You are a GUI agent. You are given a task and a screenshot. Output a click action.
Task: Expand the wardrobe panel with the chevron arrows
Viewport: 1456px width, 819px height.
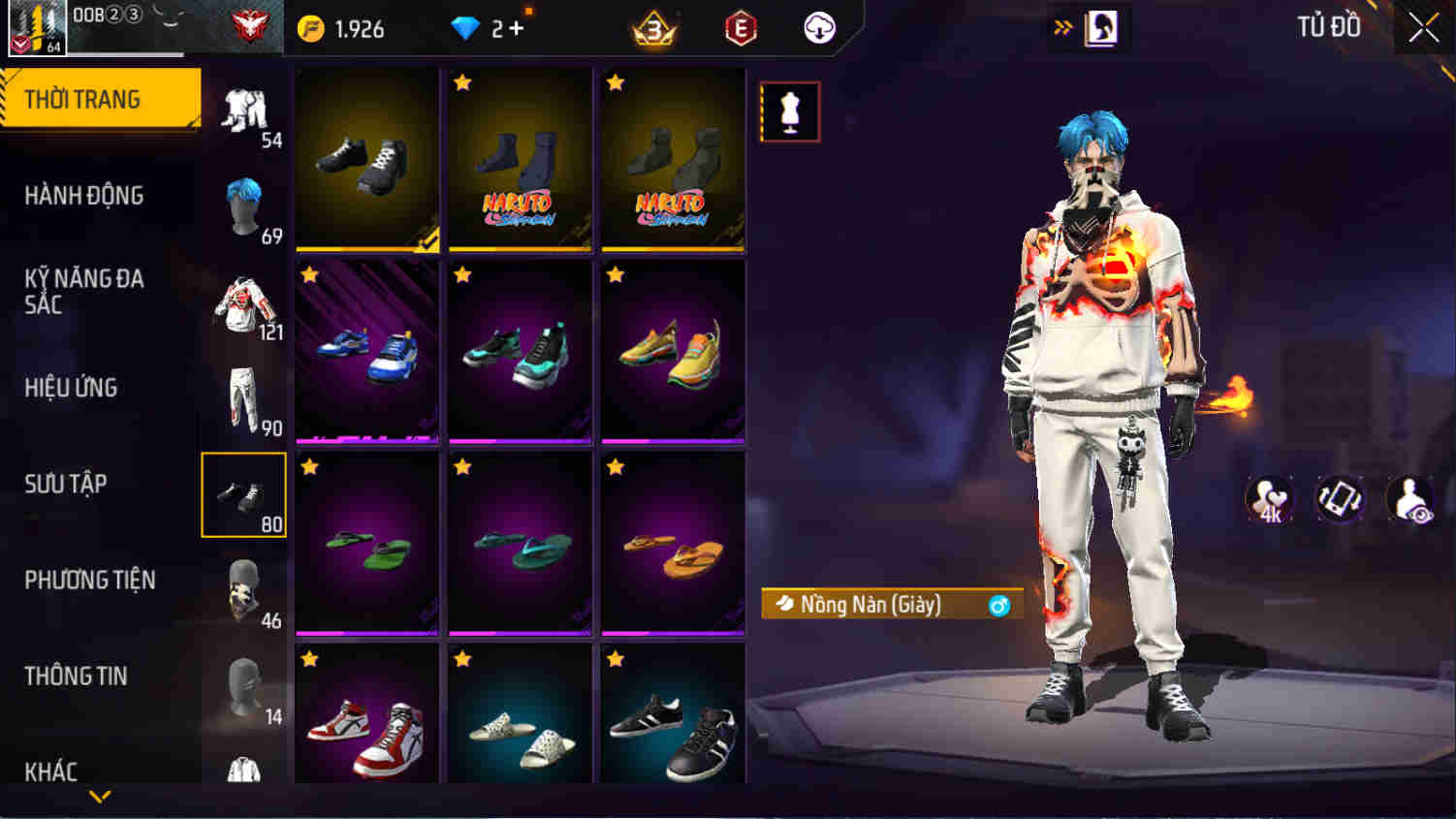[1062, 28]
